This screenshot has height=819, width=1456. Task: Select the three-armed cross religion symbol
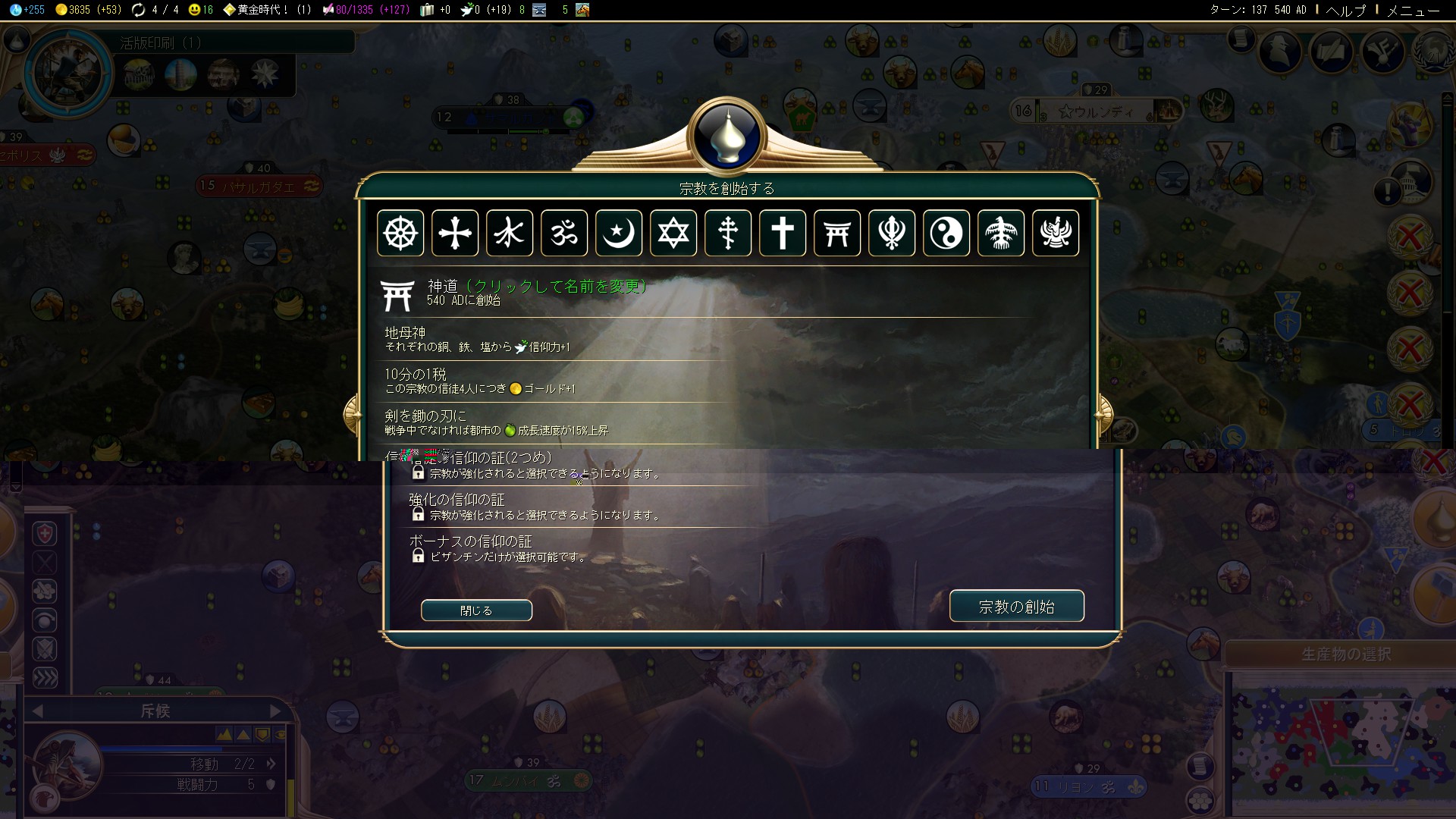pyautogui.click(x=728, y=233)
